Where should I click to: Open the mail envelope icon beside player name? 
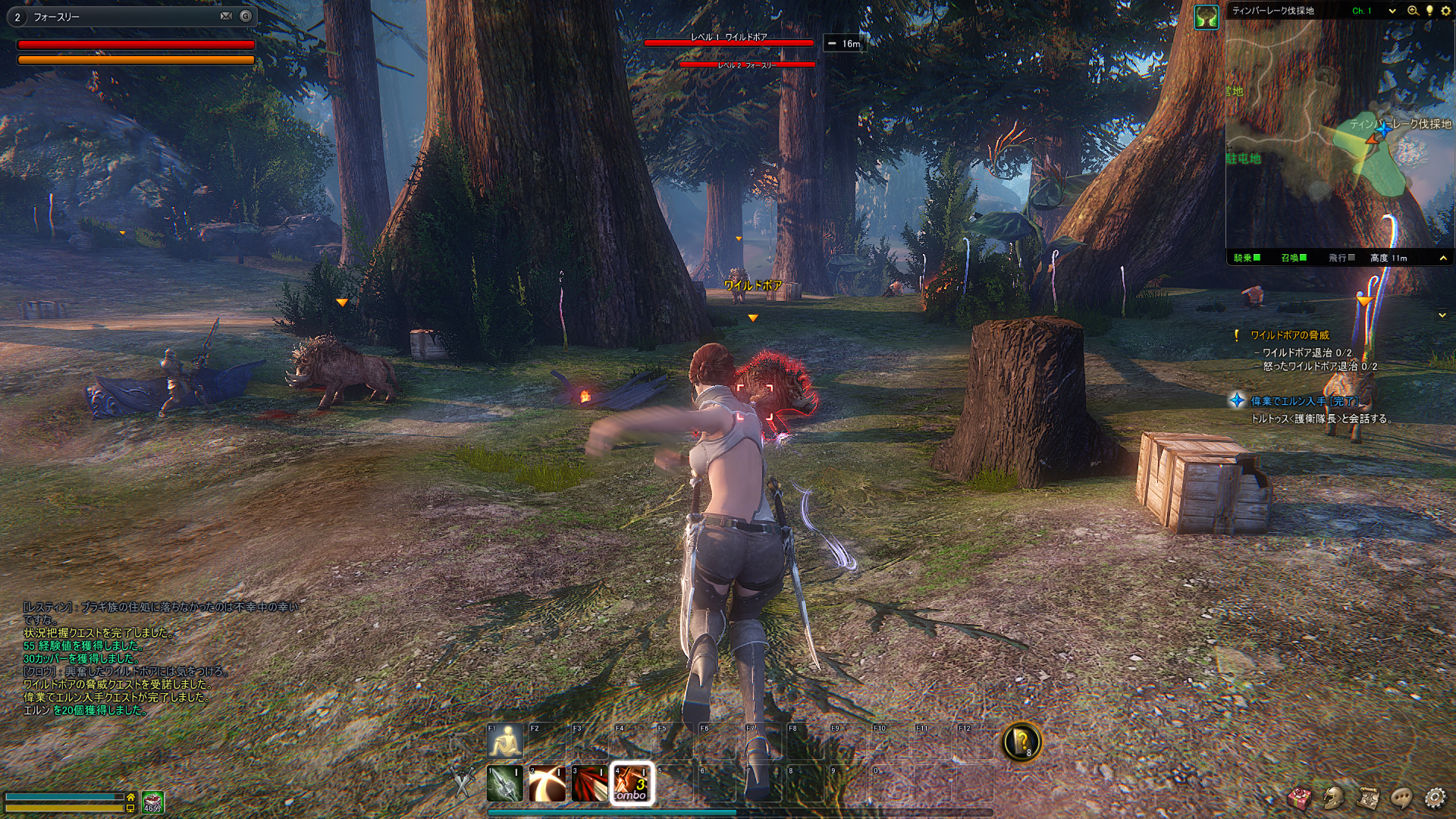click(226, 16)
